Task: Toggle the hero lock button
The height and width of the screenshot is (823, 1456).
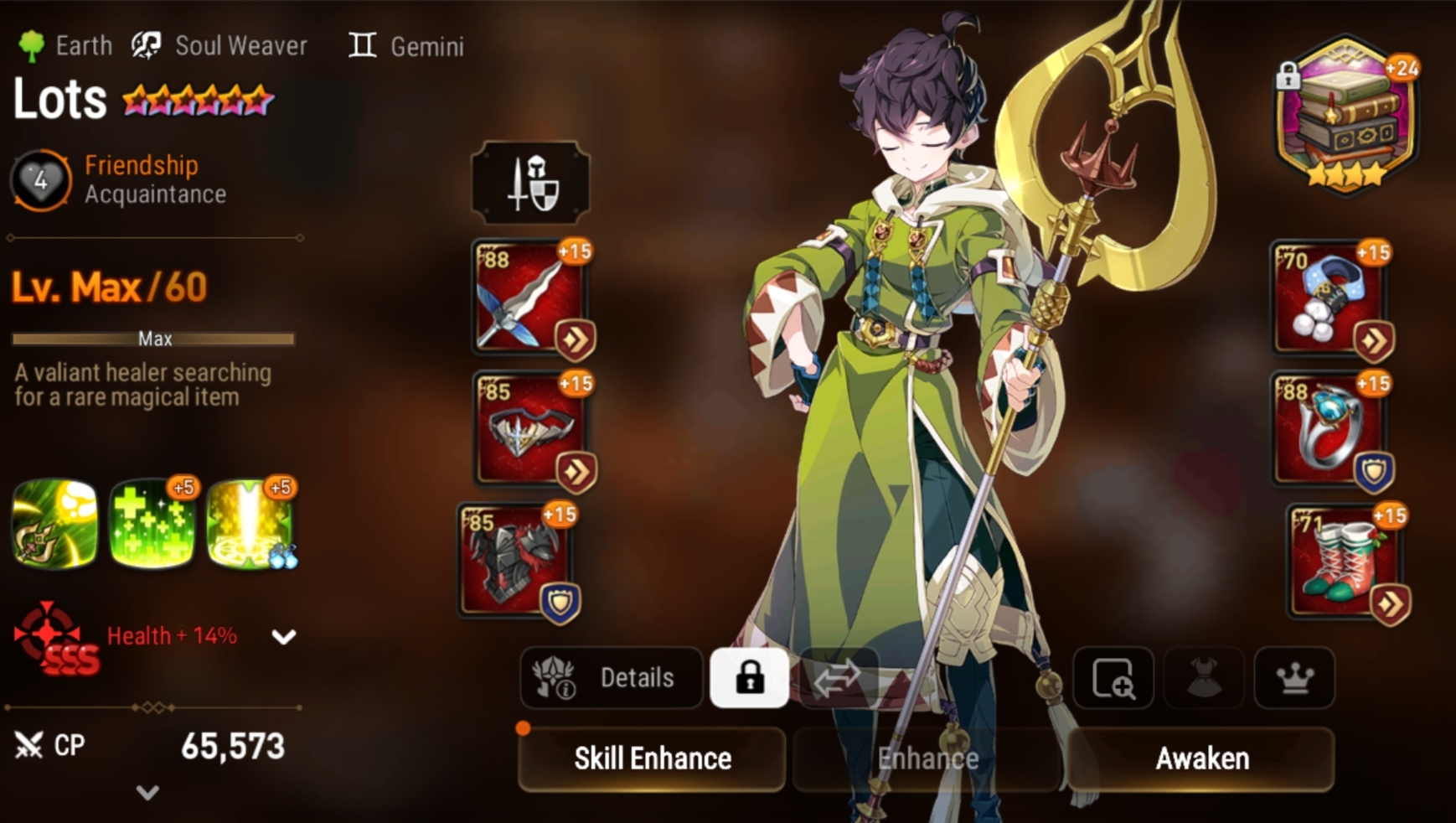Action: point(749,677)
